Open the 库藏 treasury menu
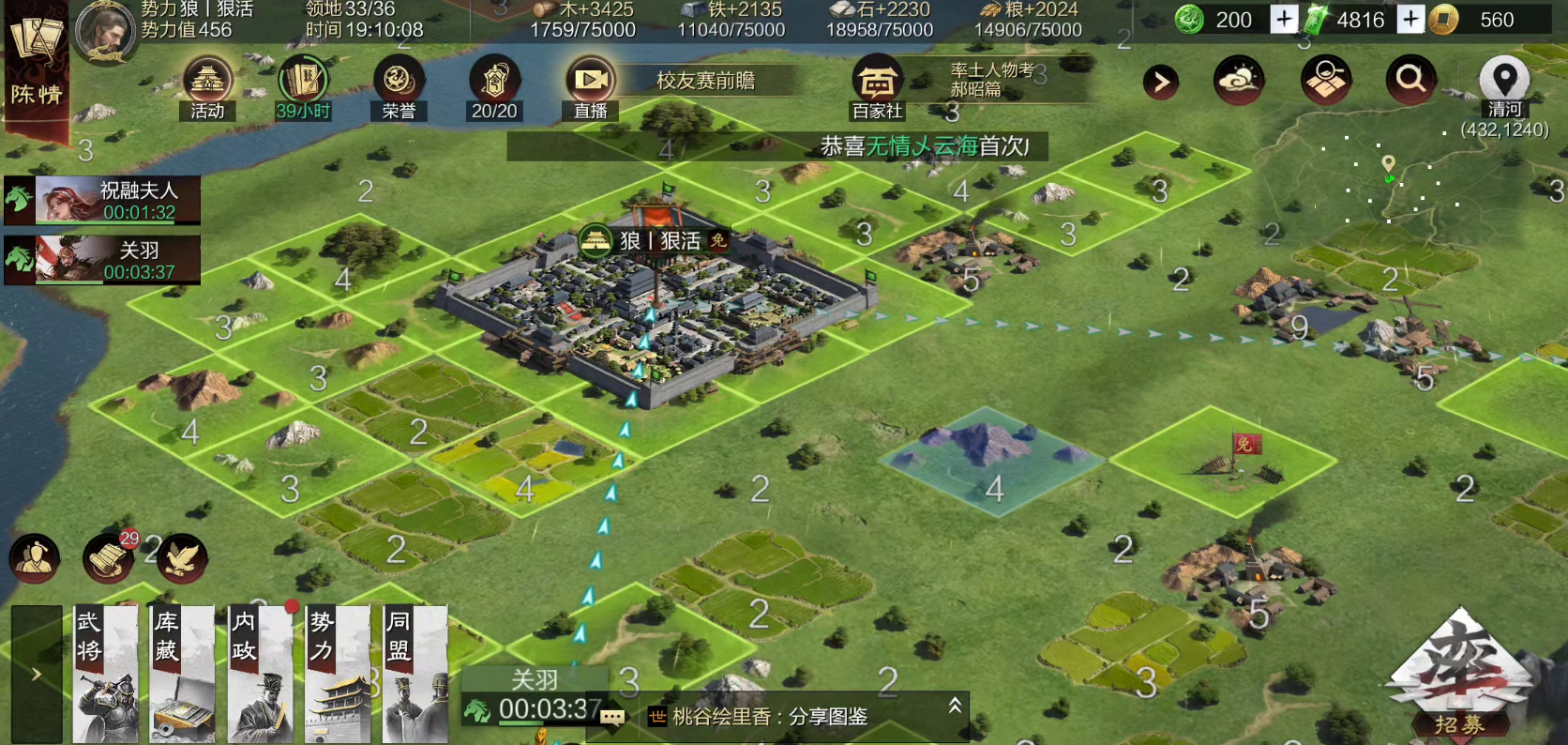This screenshot has width=1568, height=745. [x=183, y=674]
